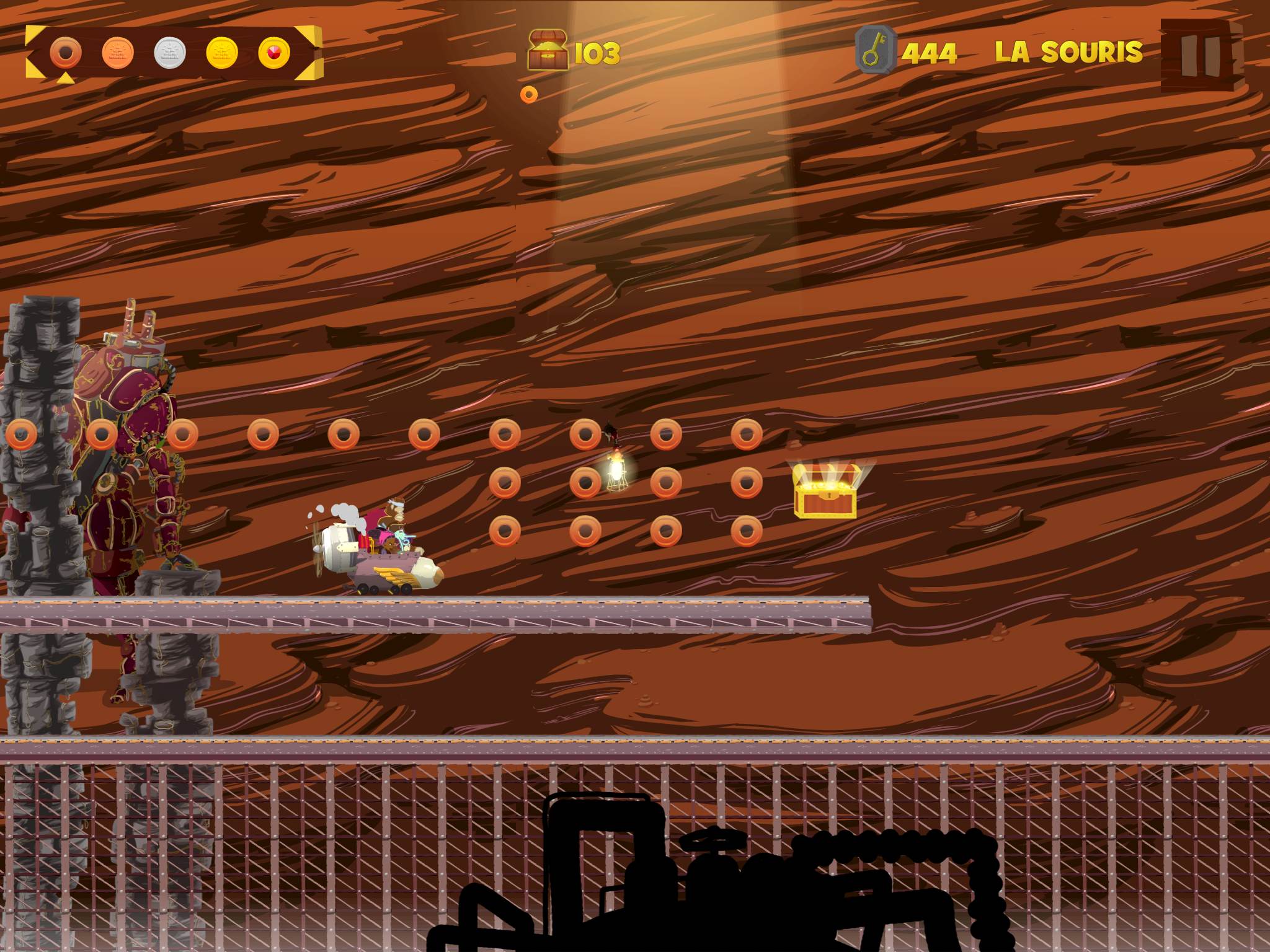
Task: Select the plain gold coin icon
Action: [x=222, y=53]
